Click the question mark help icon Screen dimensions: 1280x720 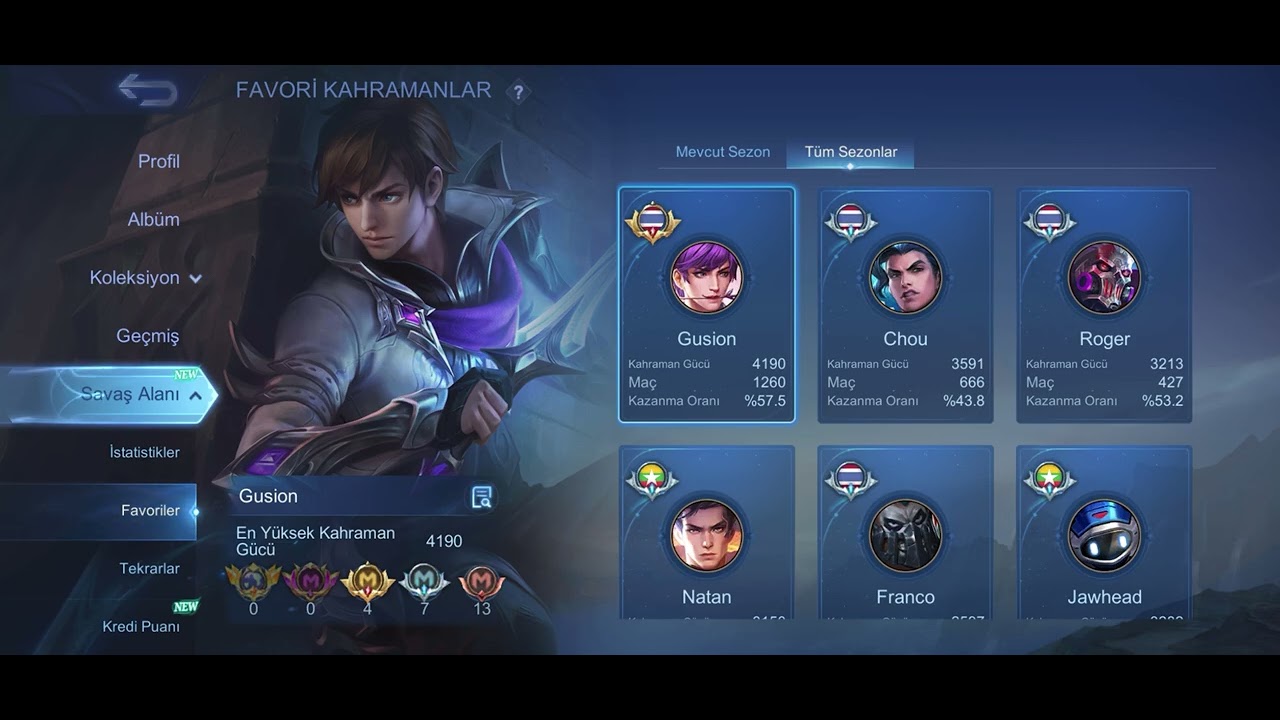517,92
